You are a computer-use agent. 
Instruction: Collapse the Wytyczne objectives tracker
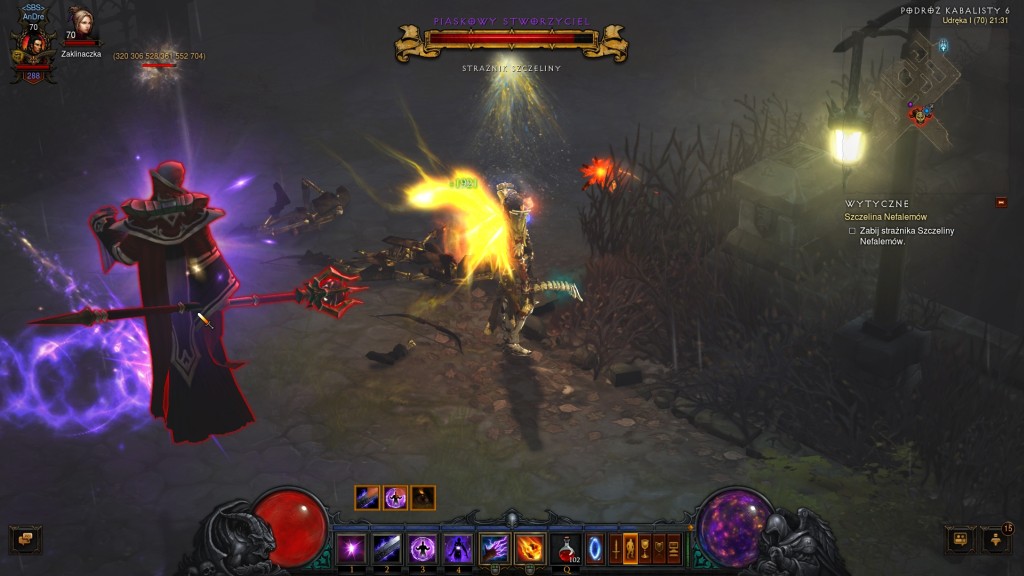[1001, 203]
